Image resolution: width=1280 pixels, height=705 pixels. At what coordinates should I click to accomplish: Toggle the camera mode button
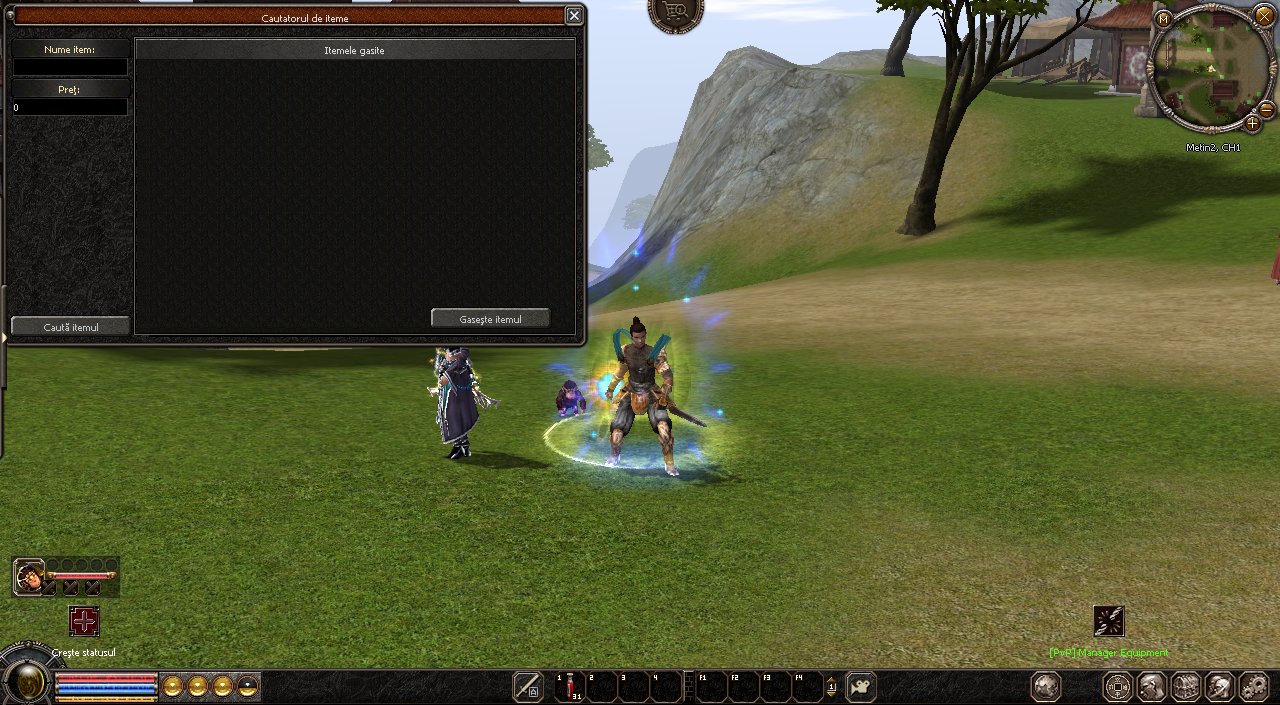click(x=861, y=686)
